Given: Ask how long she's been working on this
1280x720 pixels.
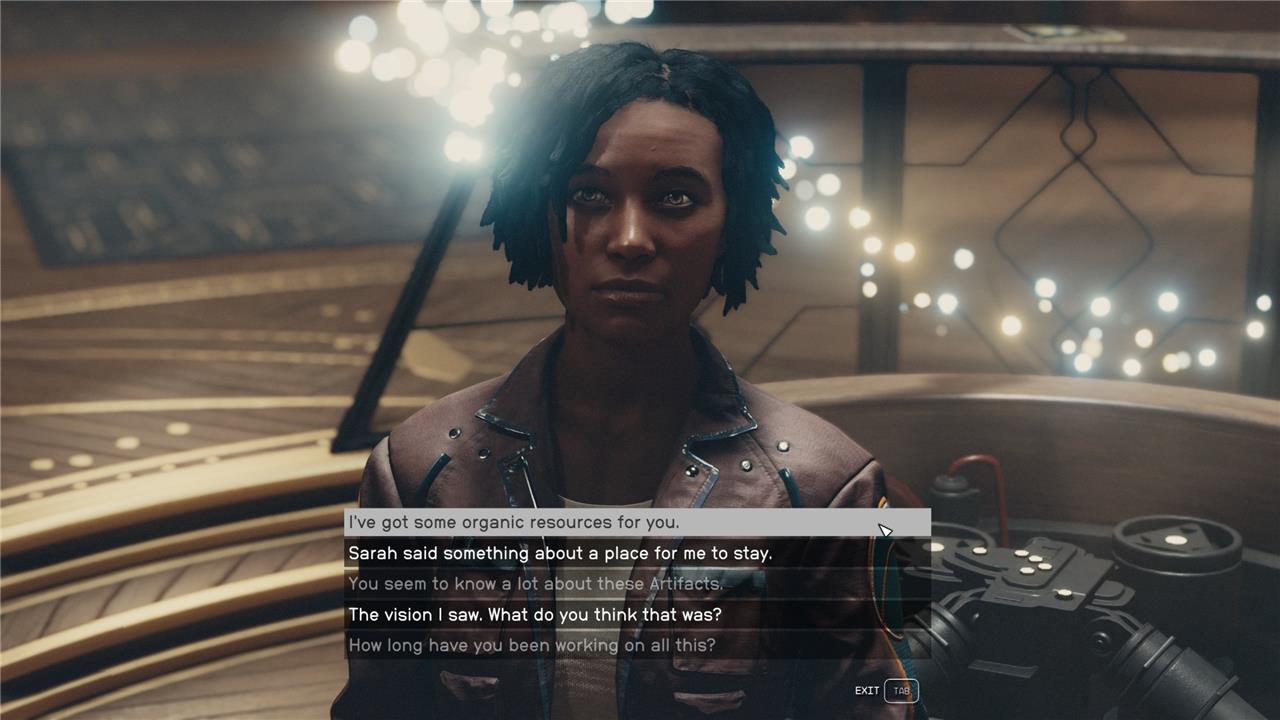Looking at the screenshot, I should click(x=532, y=645).
